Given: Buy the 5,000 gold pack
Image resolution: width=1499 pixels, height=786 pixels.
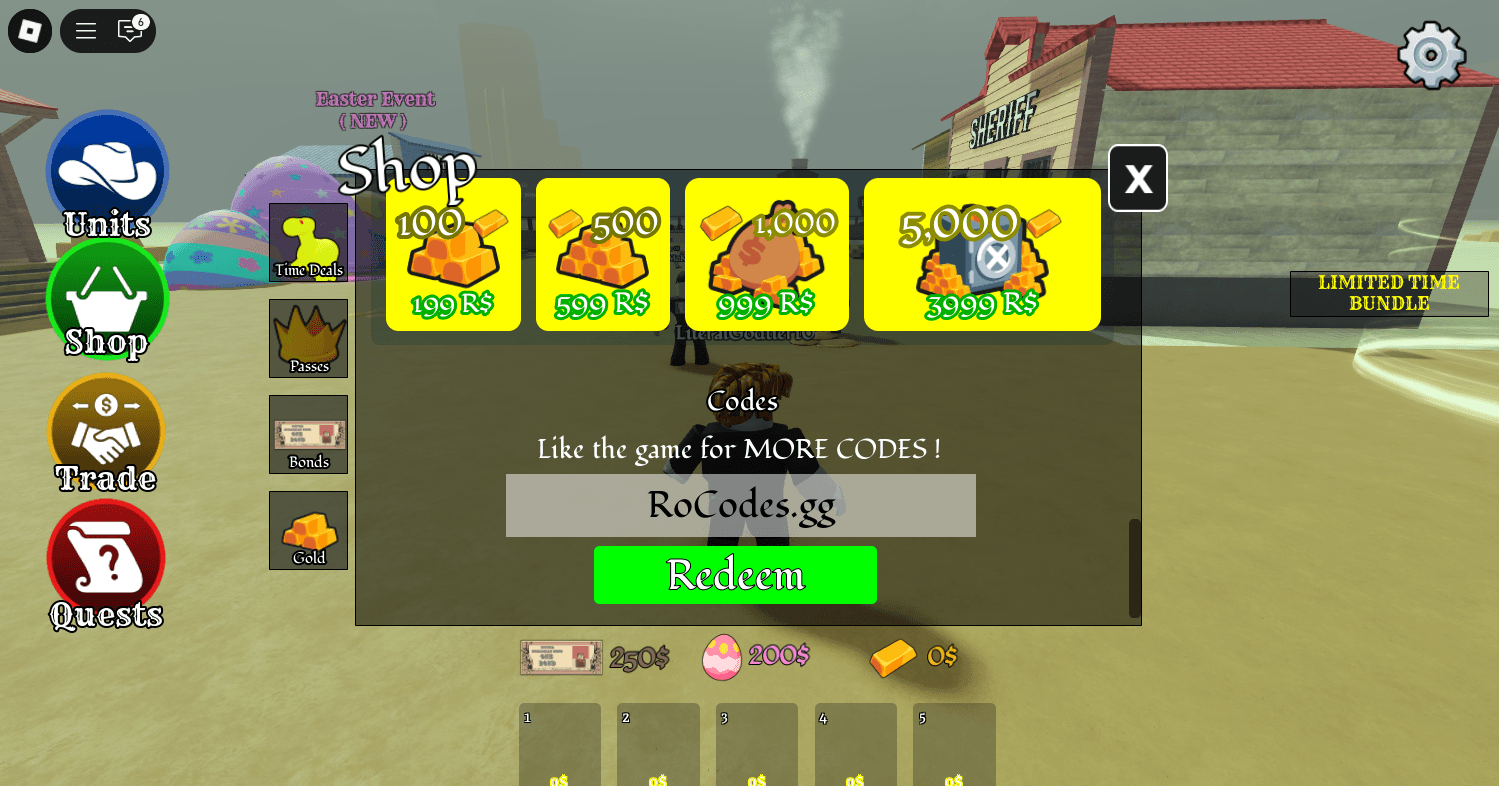Looking at the screenshot, I should pos(981,254).
